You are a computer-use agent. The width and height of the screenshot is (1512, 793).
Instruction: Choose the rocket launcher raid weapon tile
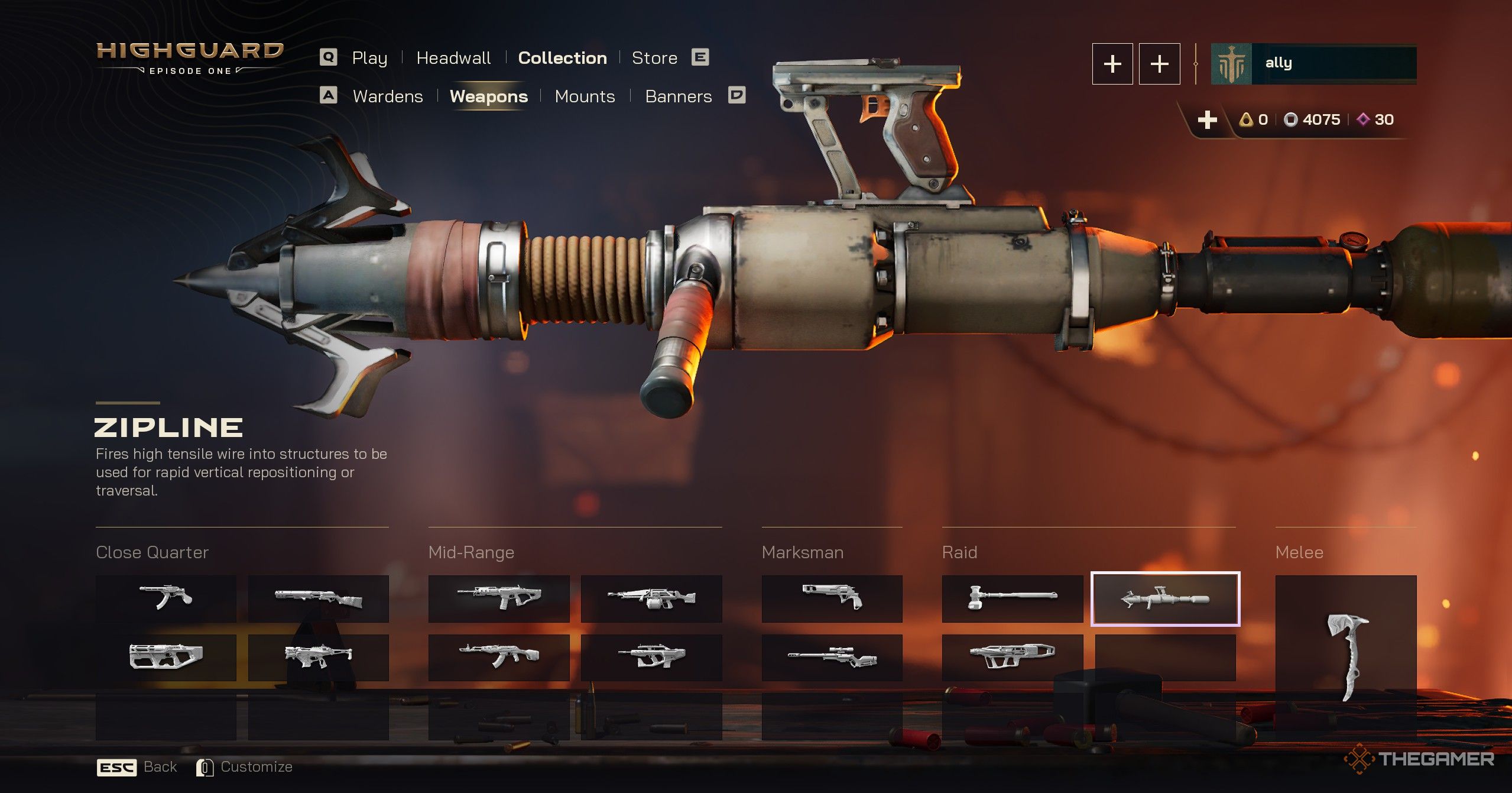click(1012, 657)
